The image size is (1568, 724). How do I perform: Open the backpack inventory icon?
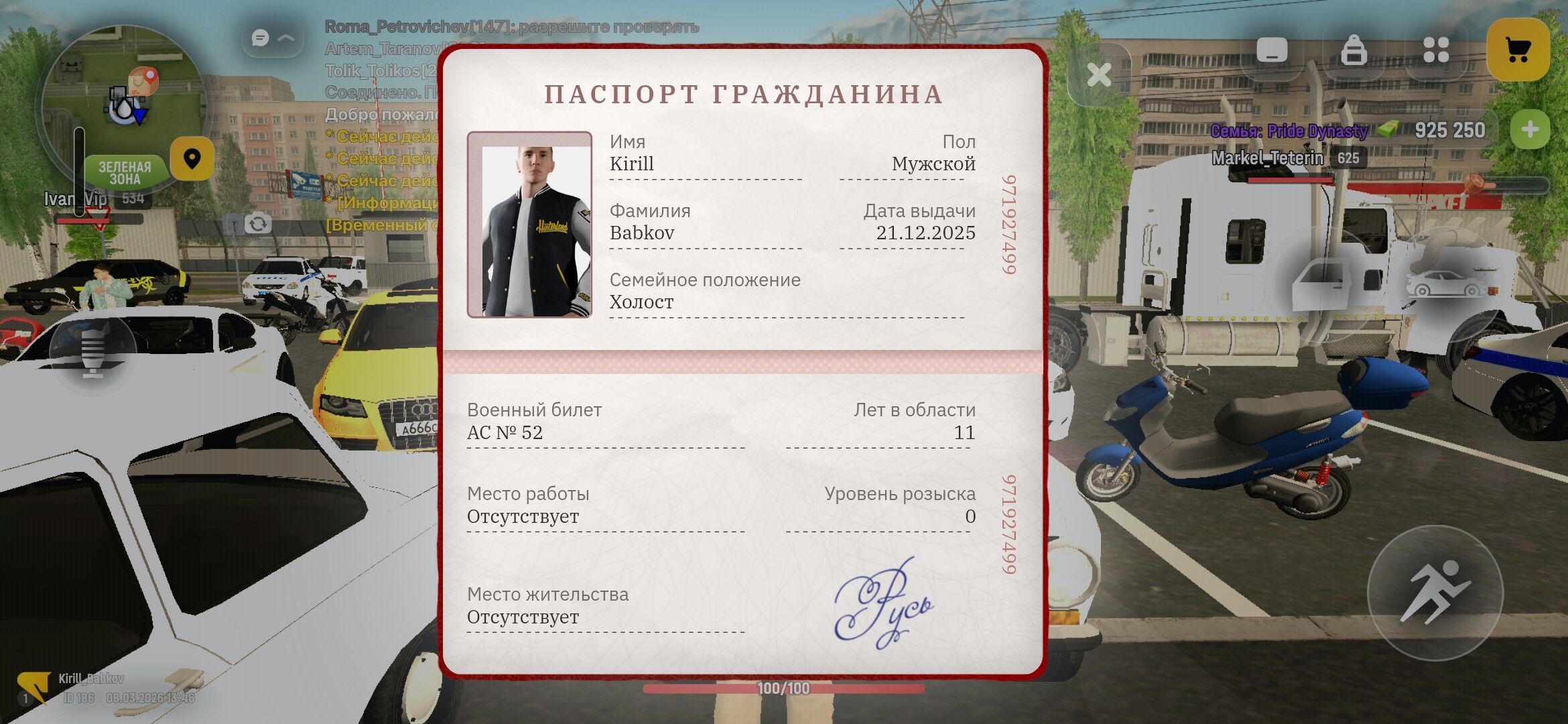coord(1356,48)
